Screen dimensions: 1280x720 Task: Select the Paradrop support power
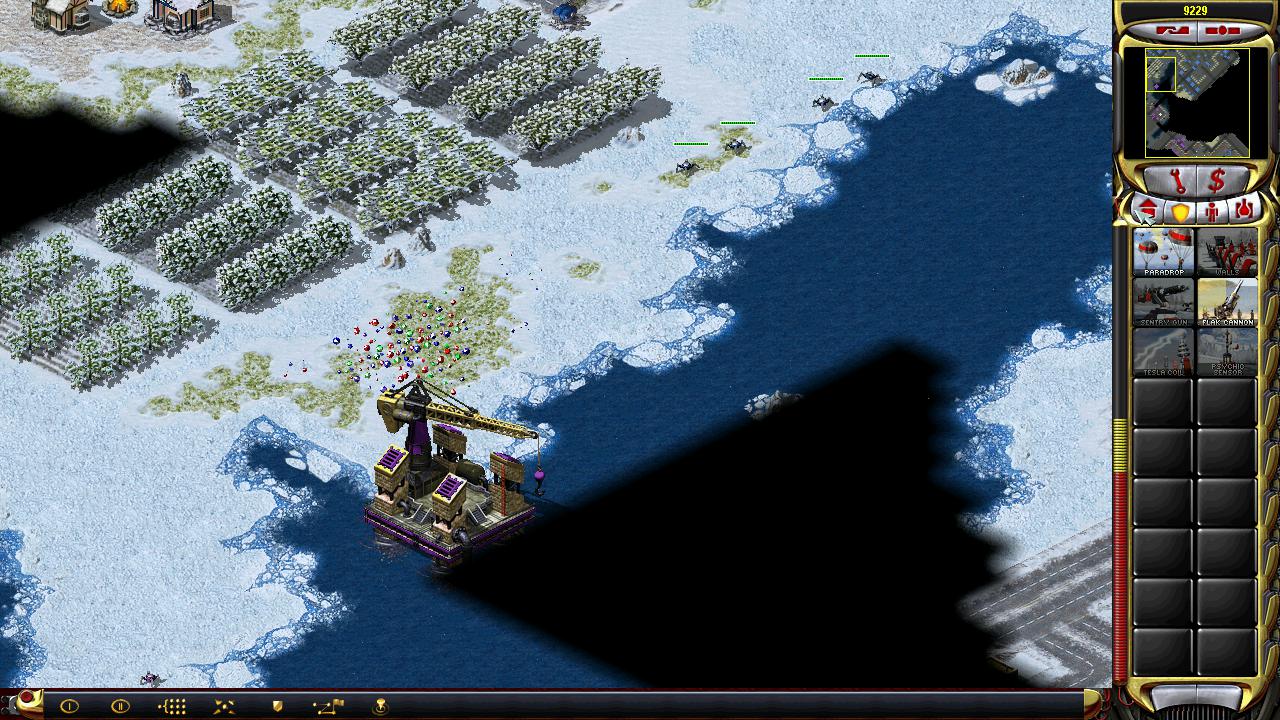click(1163, 252)
